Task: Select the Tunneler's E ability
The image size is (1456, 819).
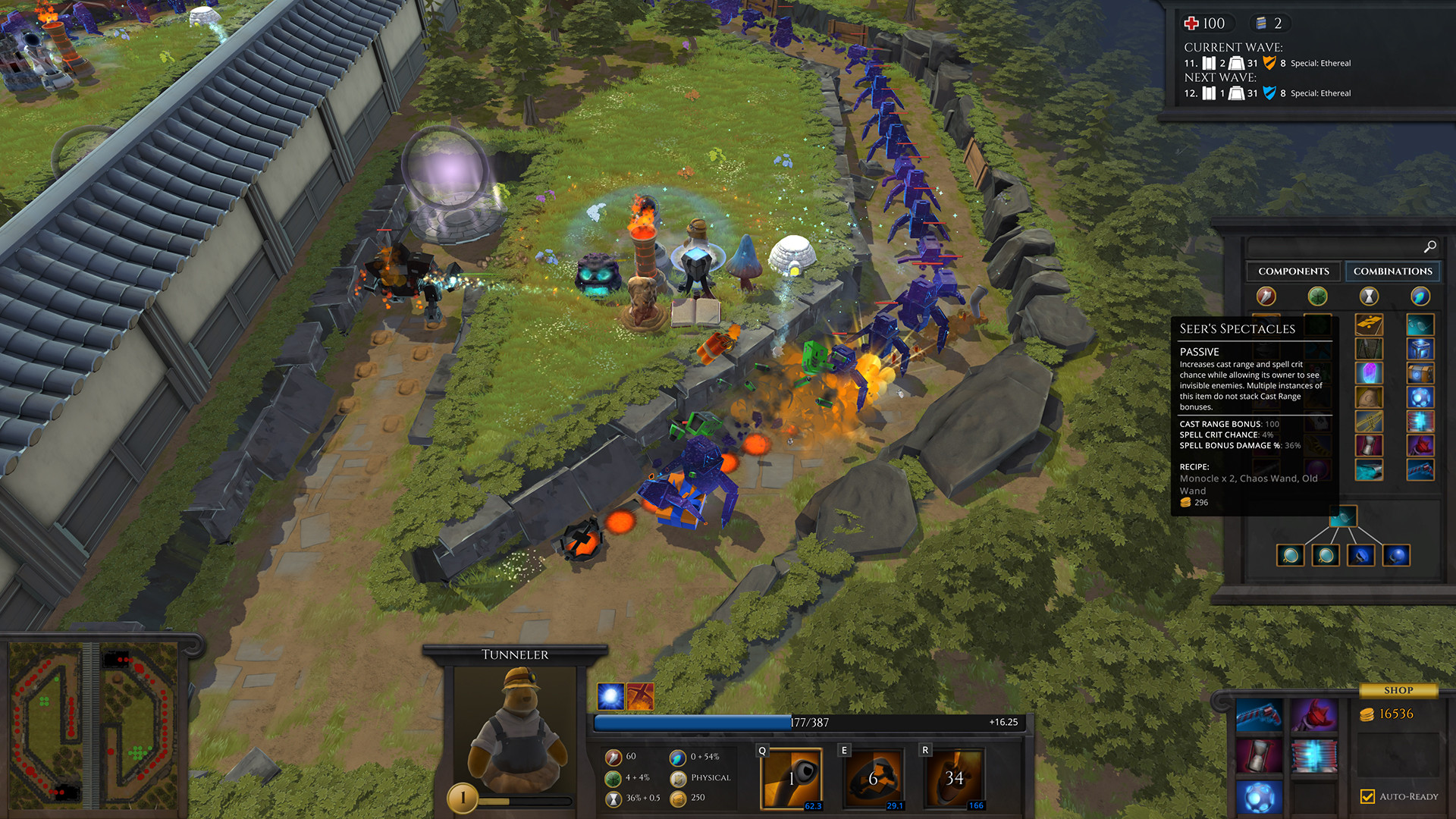Action: pyautogui.click(x=872, y=777)
